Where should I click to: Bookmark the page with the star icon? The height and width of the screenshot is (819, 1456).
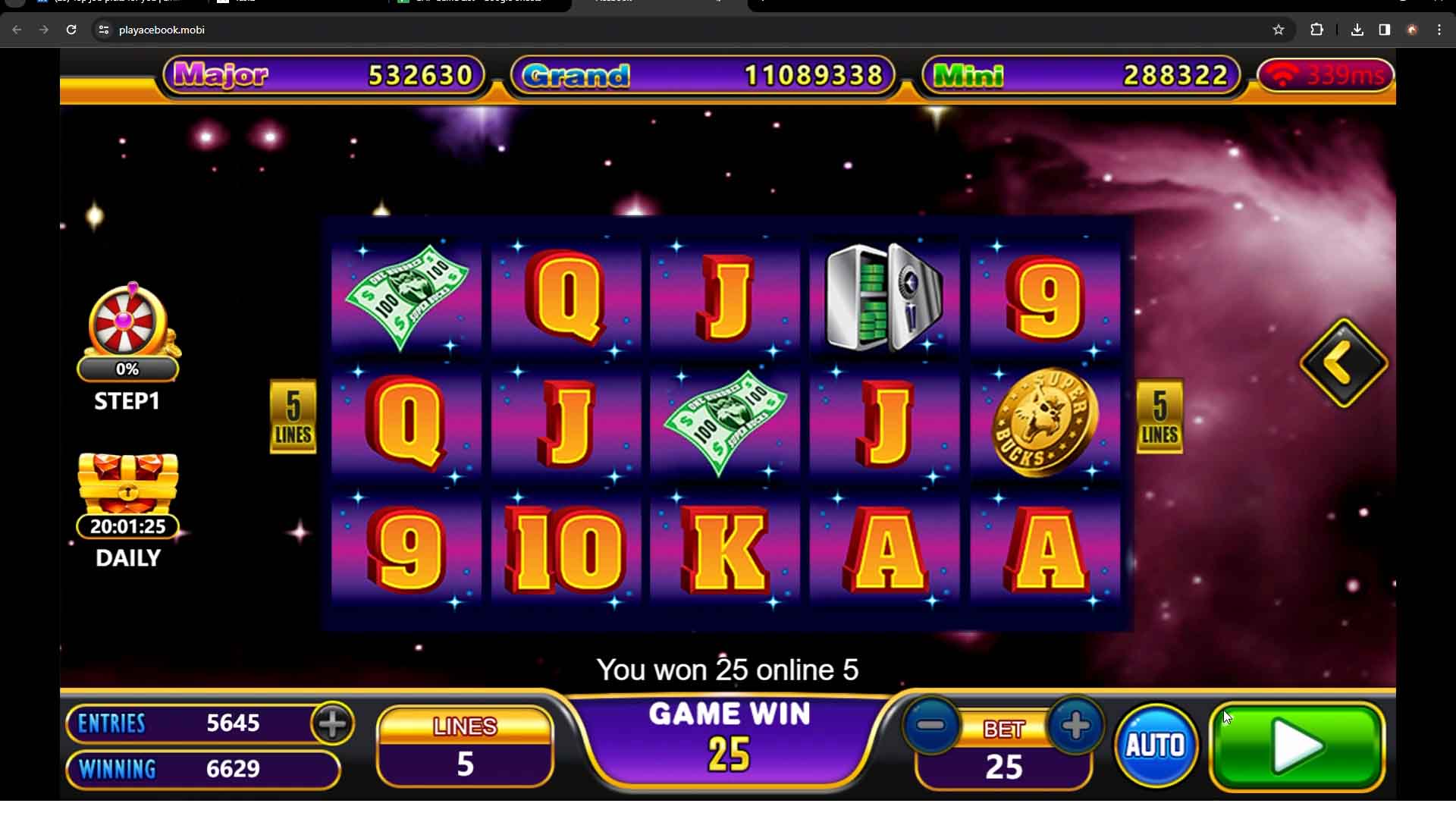click(1279, 30)
